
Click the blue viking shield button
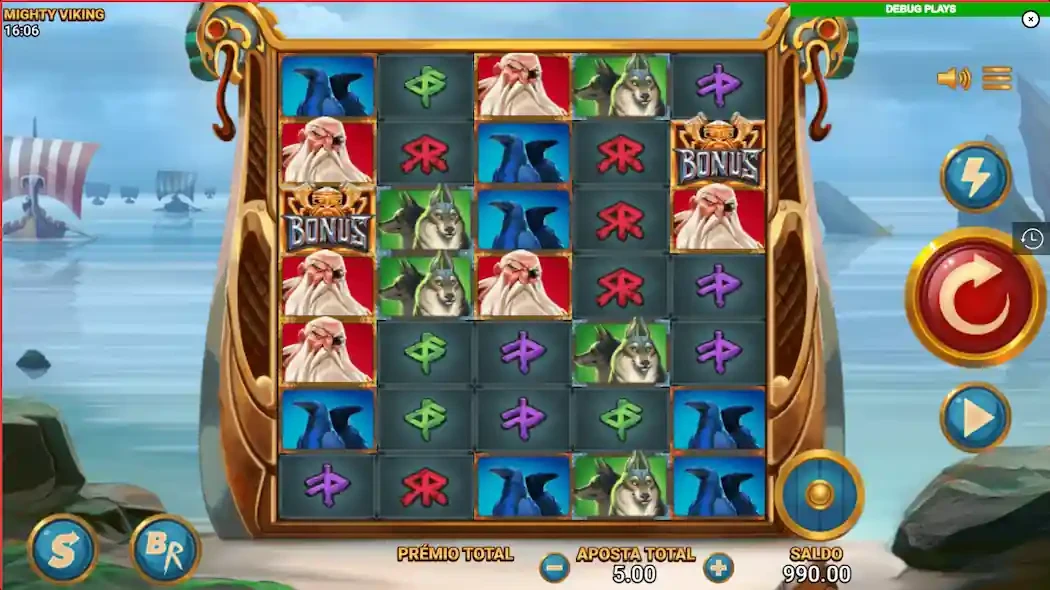click(819, 494)
